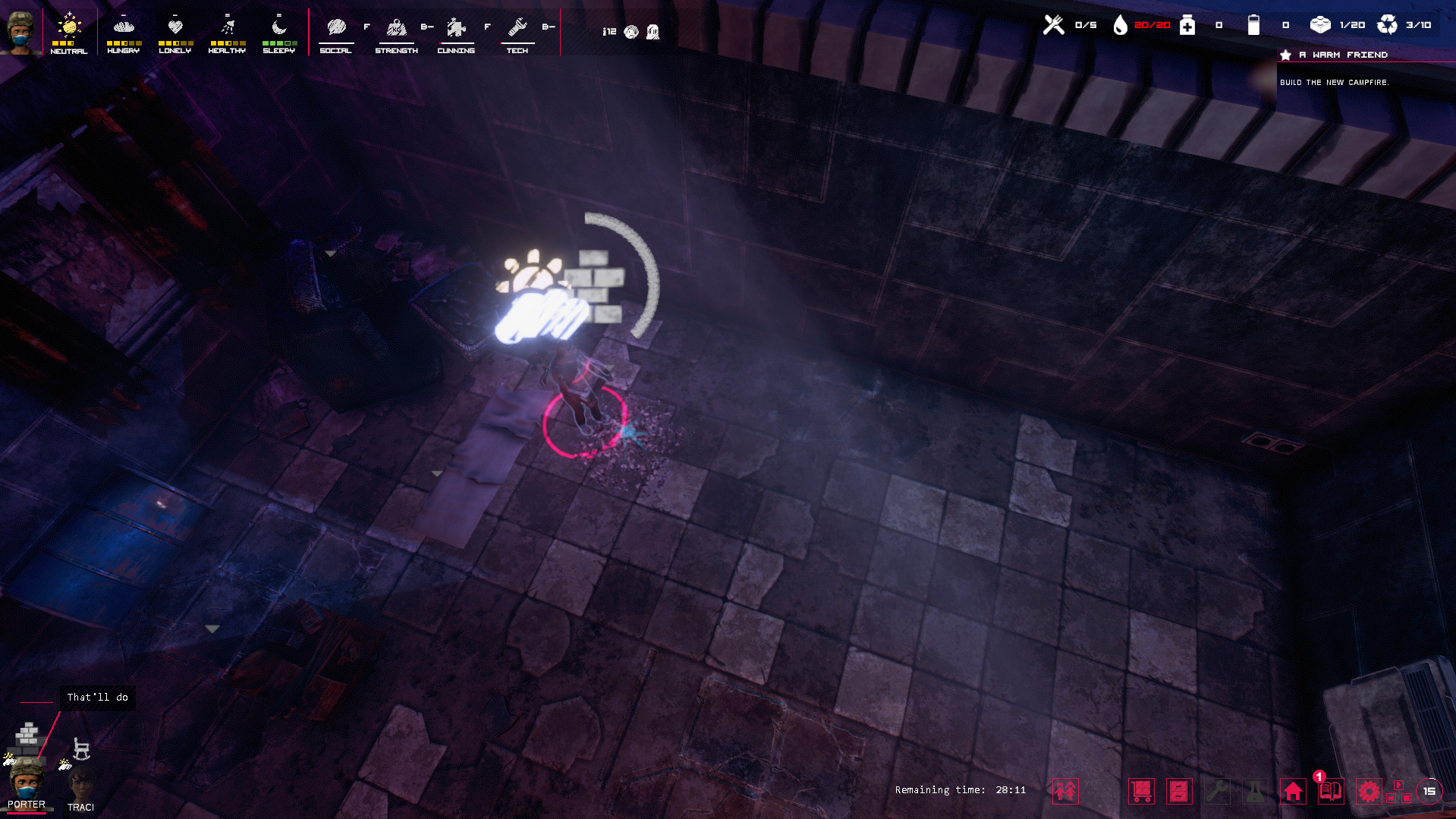Open the crafting cart menu
Viewport: 1456px width, 819px height.
1141,791
